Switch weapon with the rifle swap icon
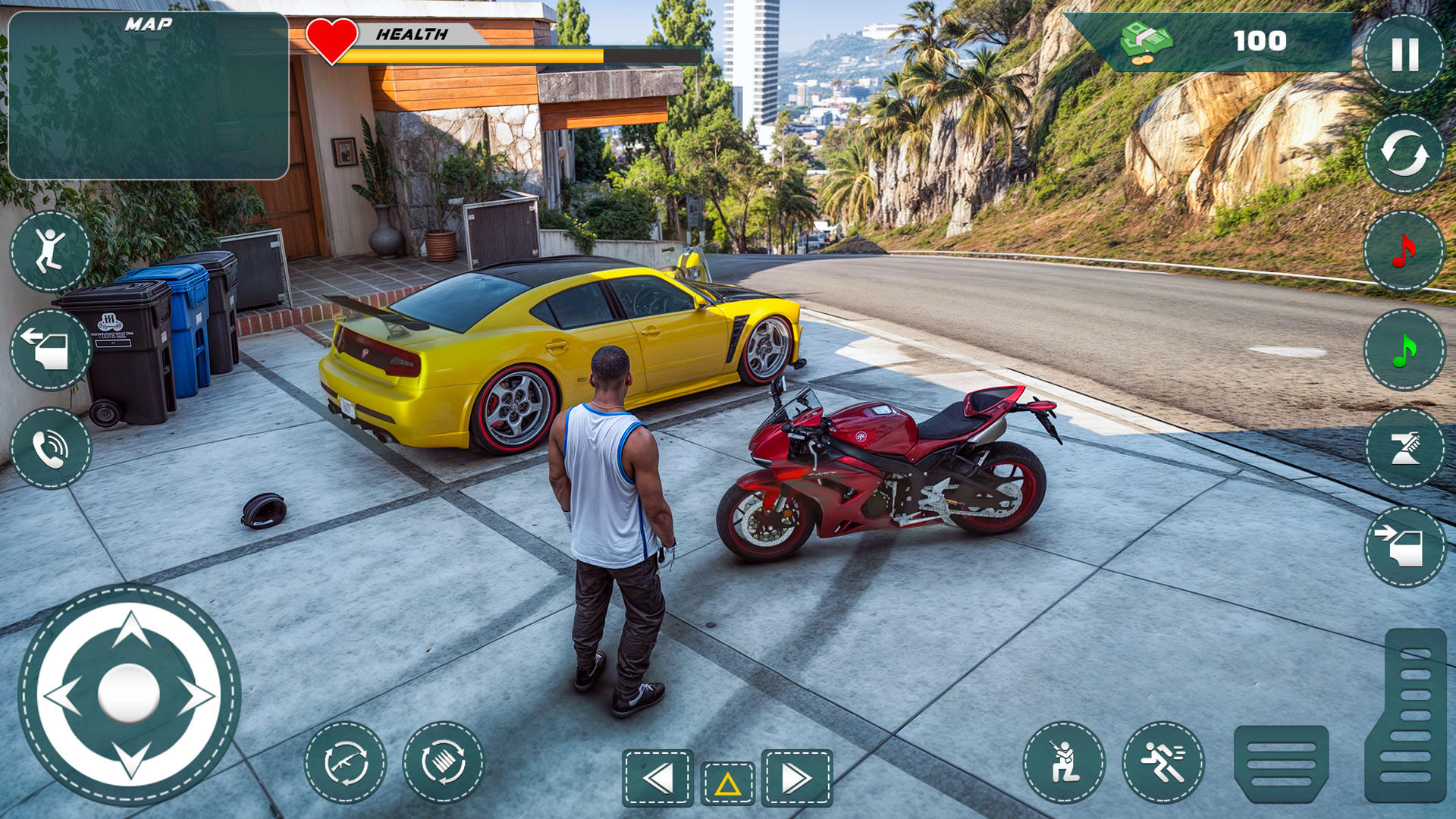The width and height of the screenshot is (1456, 819). 346,762
